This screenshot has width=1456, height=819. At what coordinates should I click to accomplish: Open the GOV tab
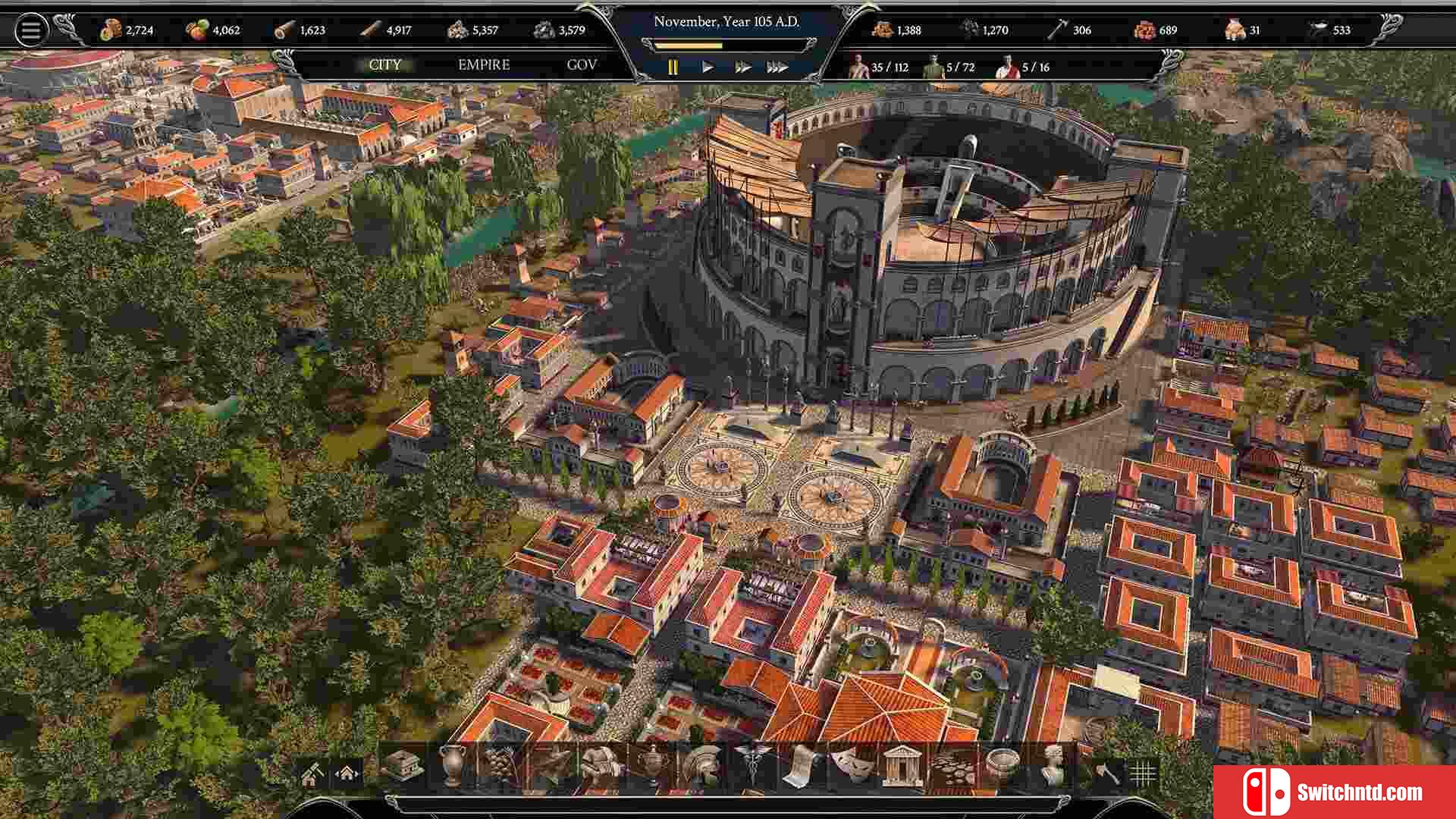point(582,65)
